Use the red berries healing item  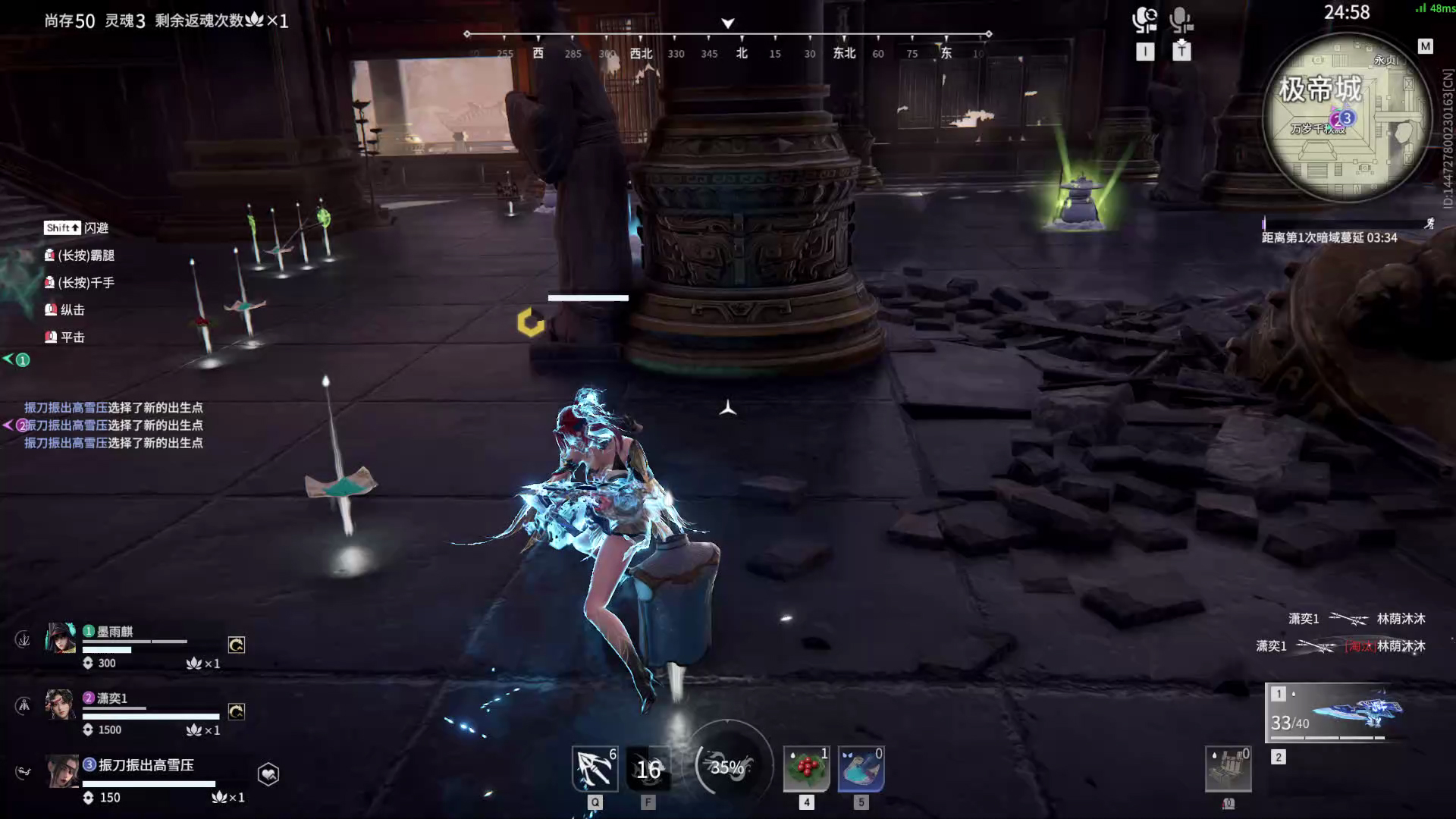click(806, 768)
